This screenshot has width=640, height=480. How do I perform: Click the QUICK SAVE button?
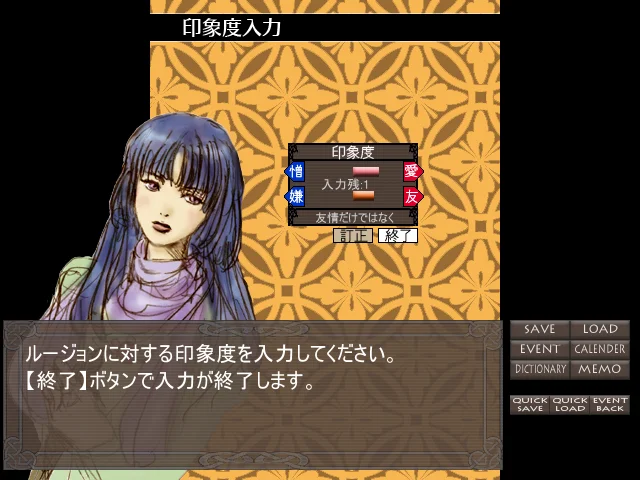[529, 404]
